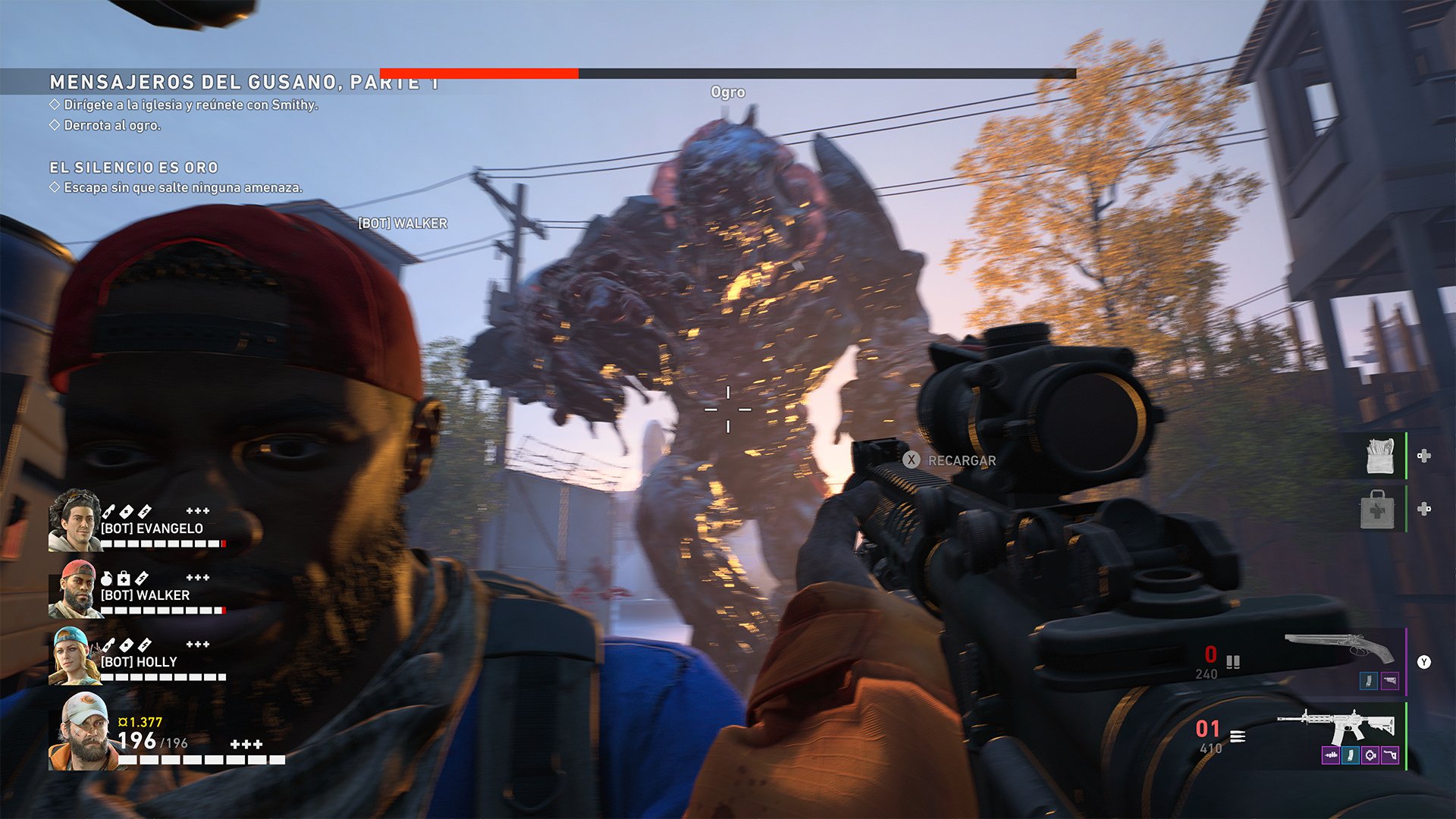Select the scope attachment icon on the rifle
Screen dimensions: 1456x819
(x=1370, y=755)
